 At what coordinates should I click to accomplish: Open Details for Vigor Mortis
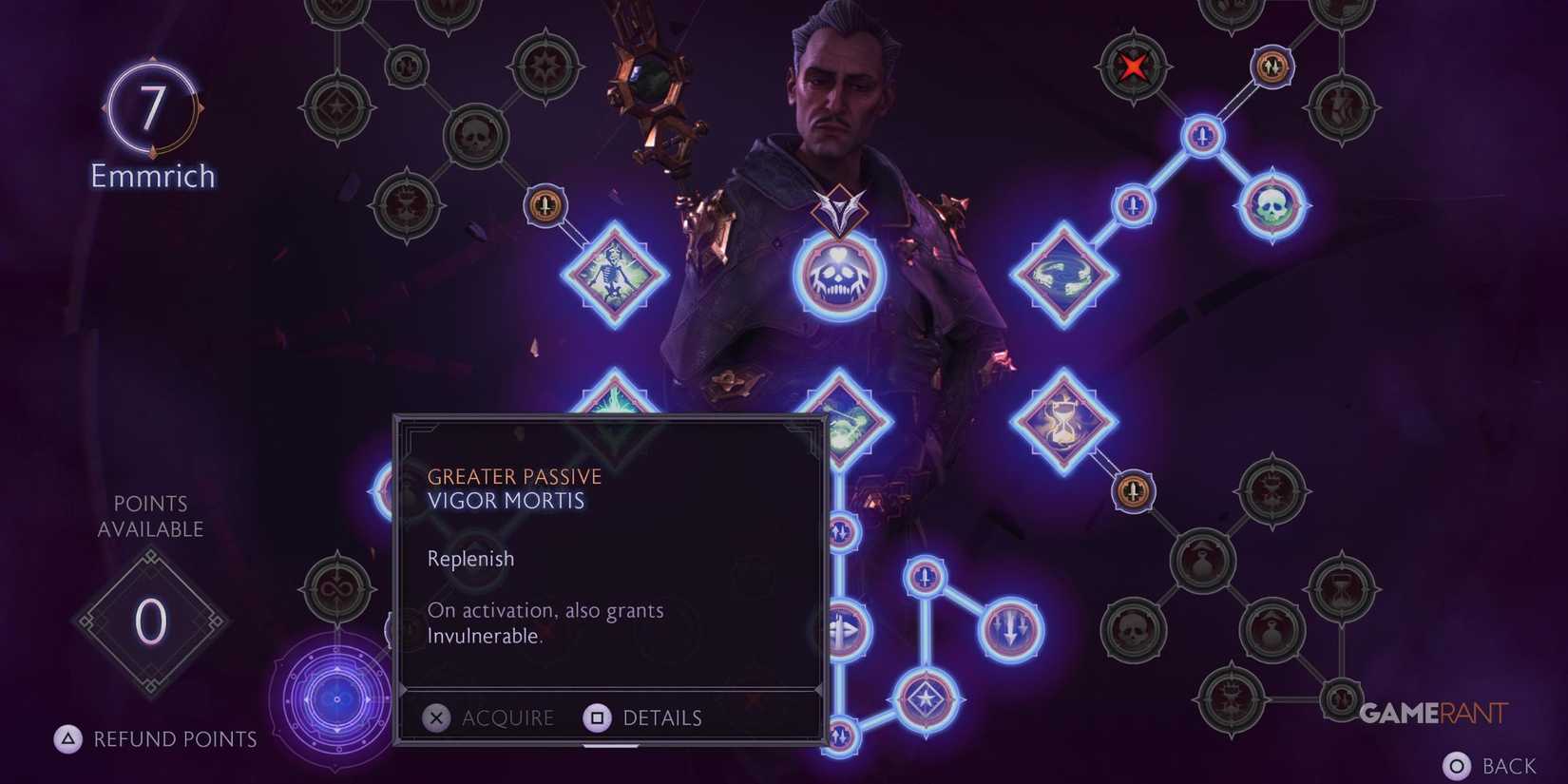tap(646, 718)
